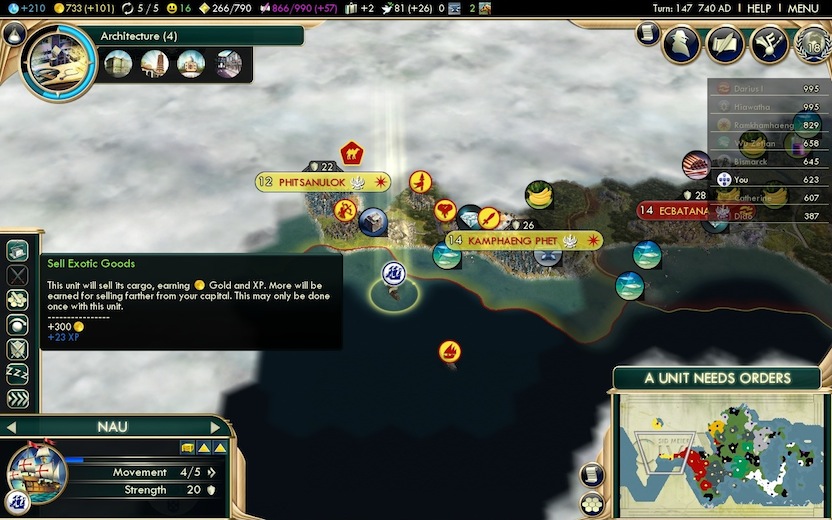Open the diplomacy overview horn icon
This screenshot has height=520, width=832.
click(767, 44)
